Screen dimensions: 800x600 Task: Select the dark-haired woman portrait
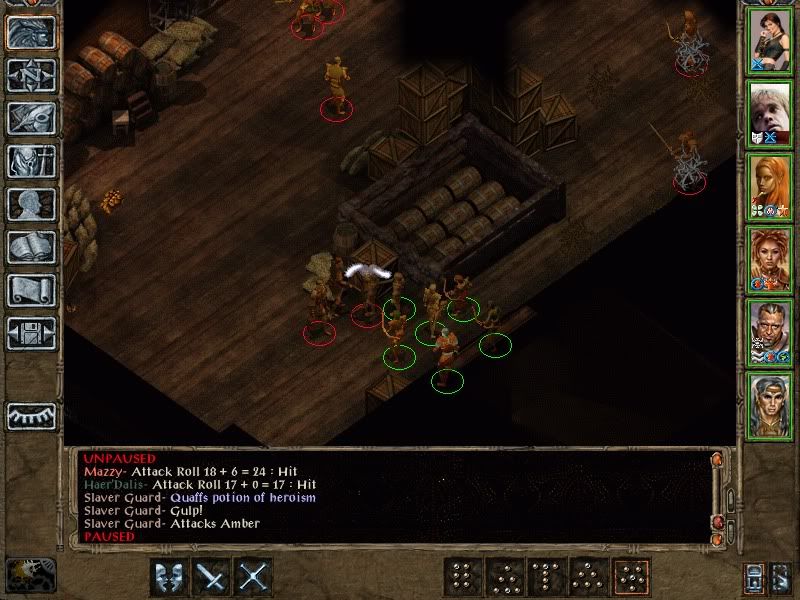(770, 40)
